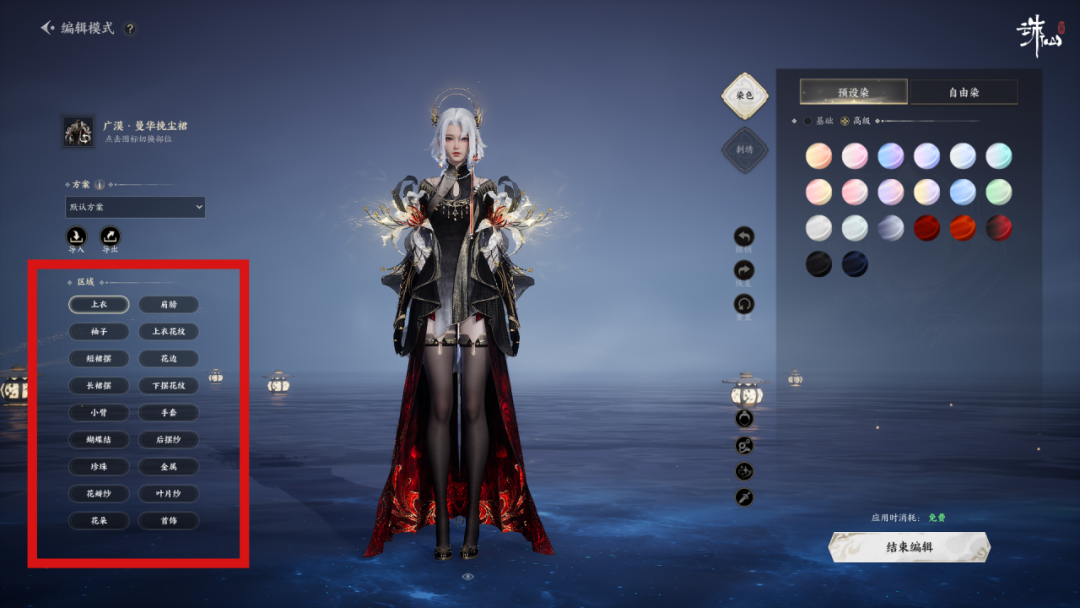Select the 蝴蝶结 region
Image resolution: width=1080 pixels, height=608 pixels.
(99, 439)
